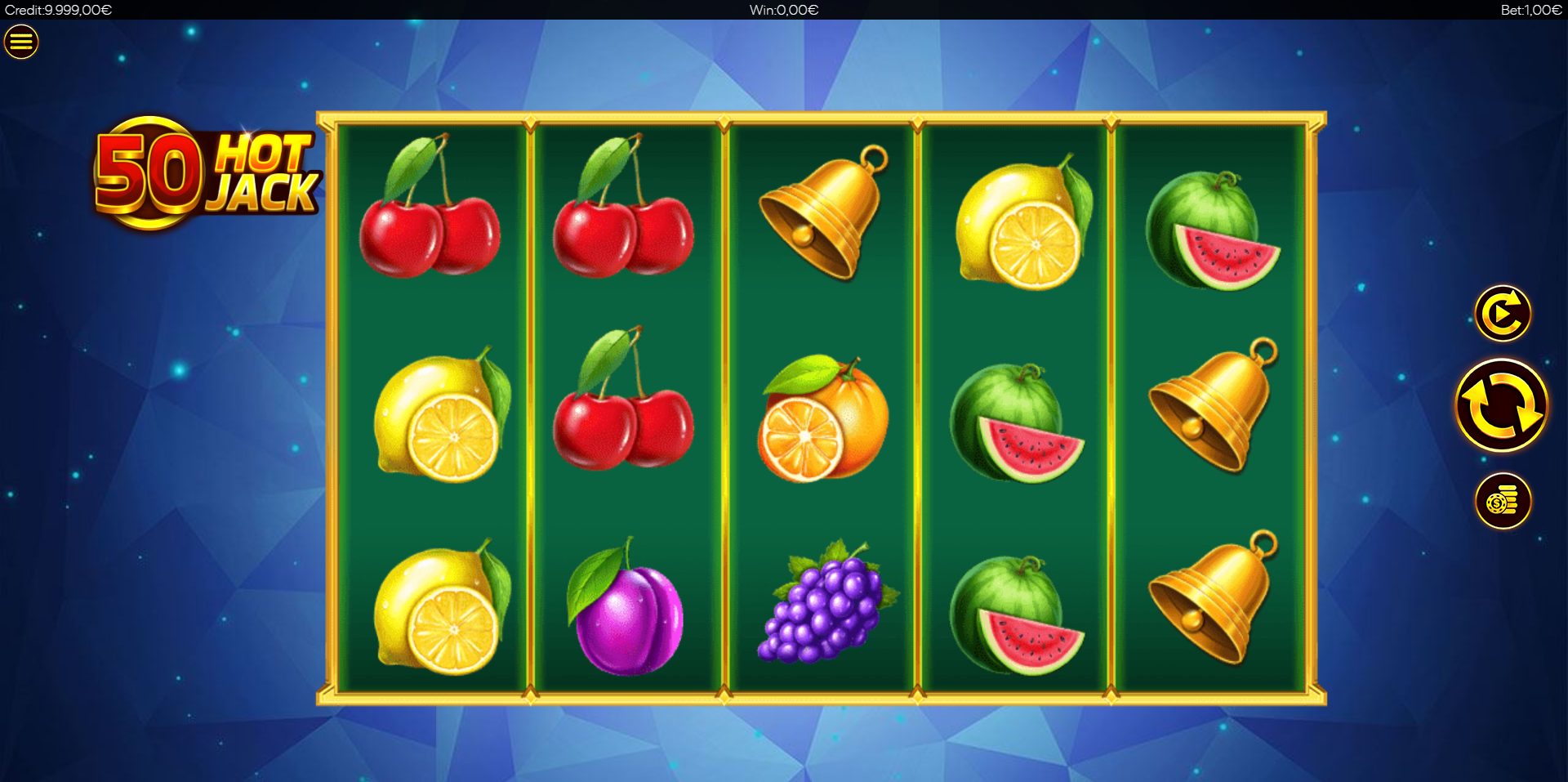Click the Credit balance display

point(57,10)
